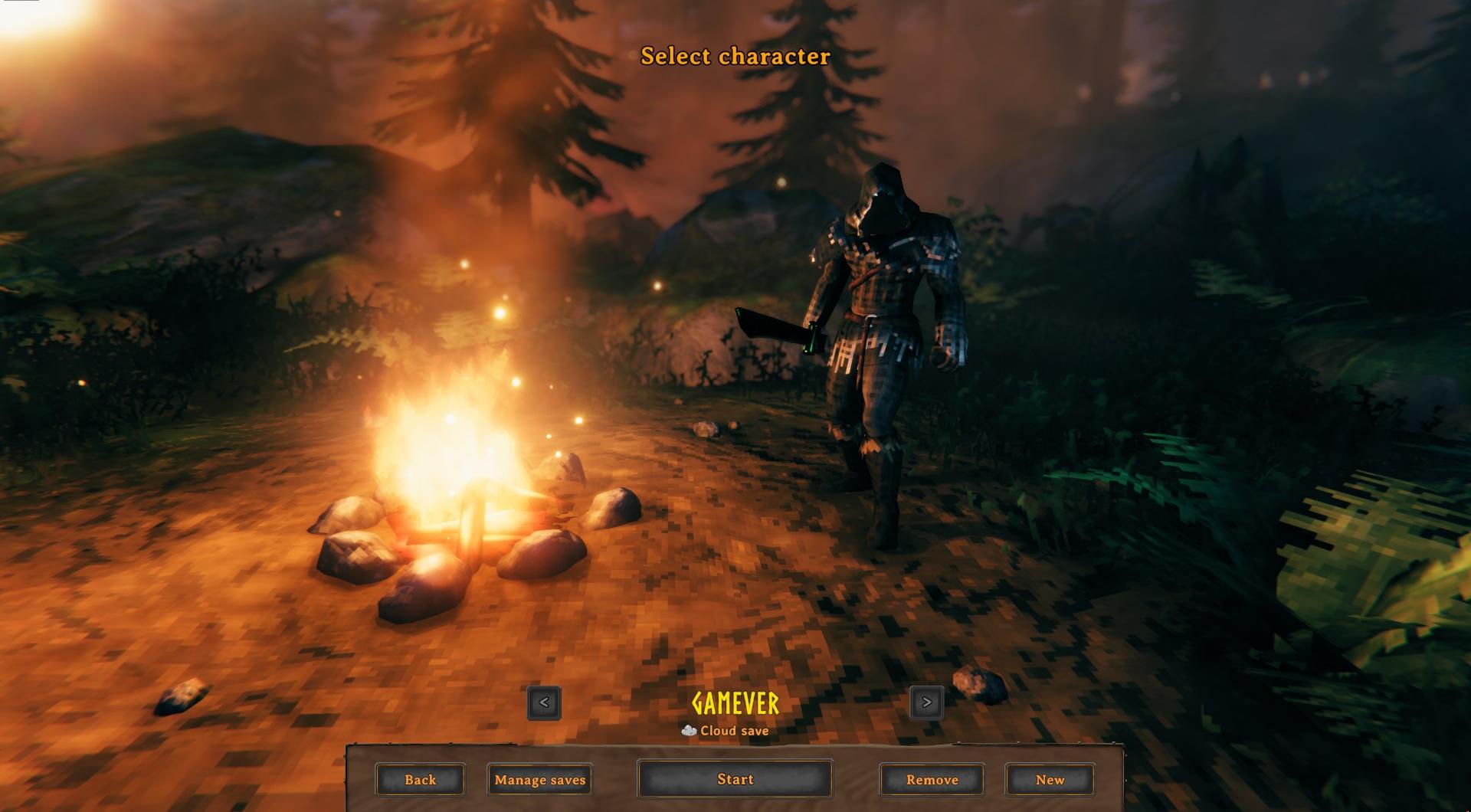1471x812 pixels.
Task: Open Manage saves
Action: click(x=539, y=779)
